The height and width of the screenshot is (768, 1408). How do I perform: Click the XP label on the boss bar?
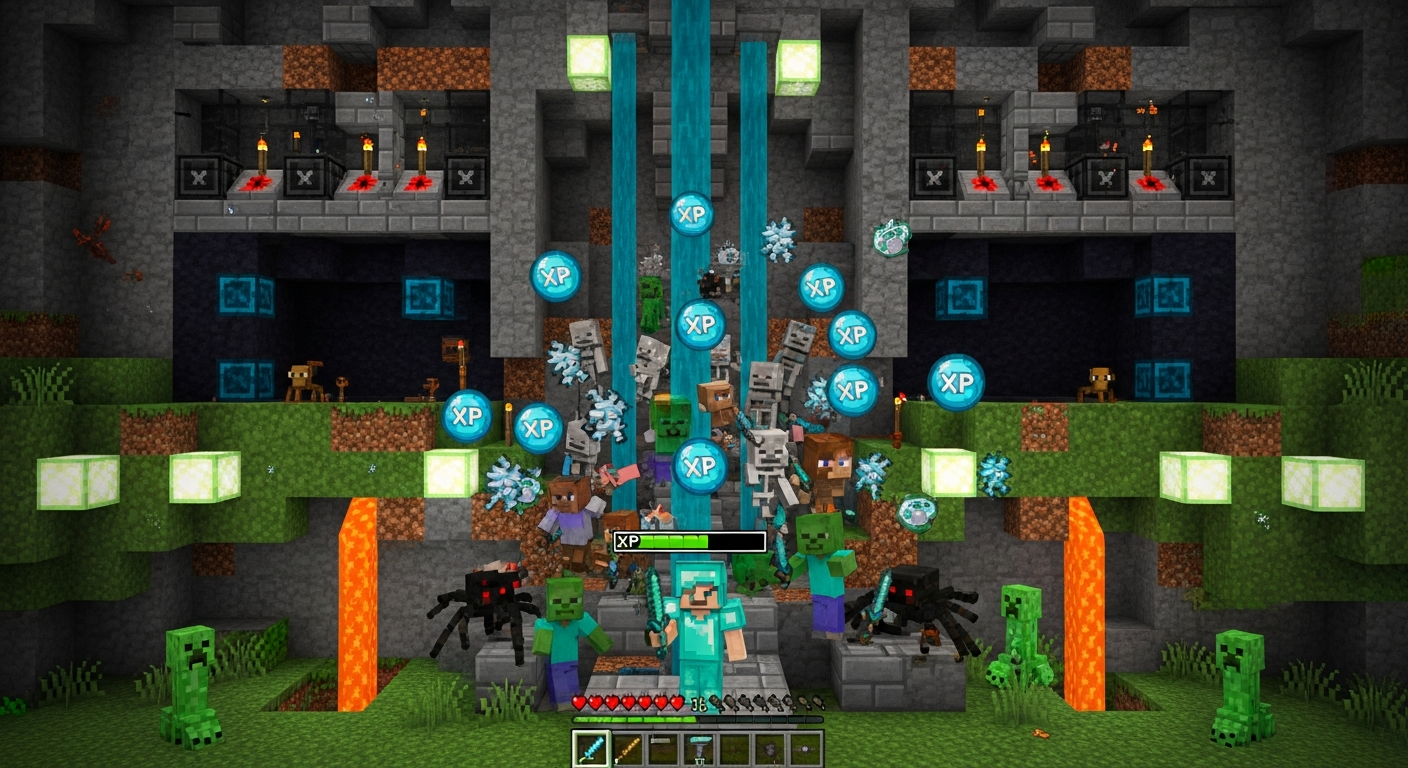coord(627,541)
